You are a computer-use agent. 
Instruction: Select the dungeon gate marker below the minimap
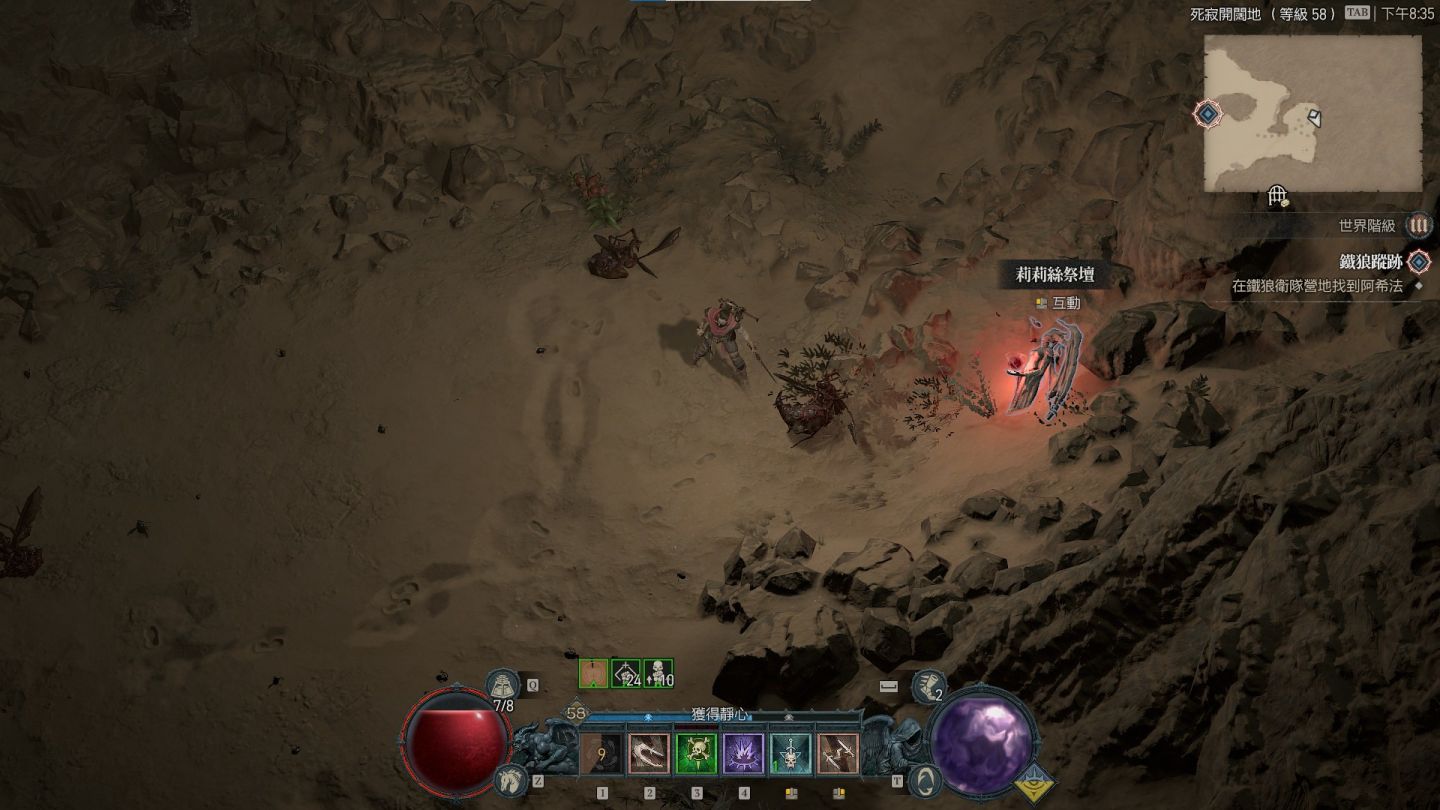(1277, 197)
